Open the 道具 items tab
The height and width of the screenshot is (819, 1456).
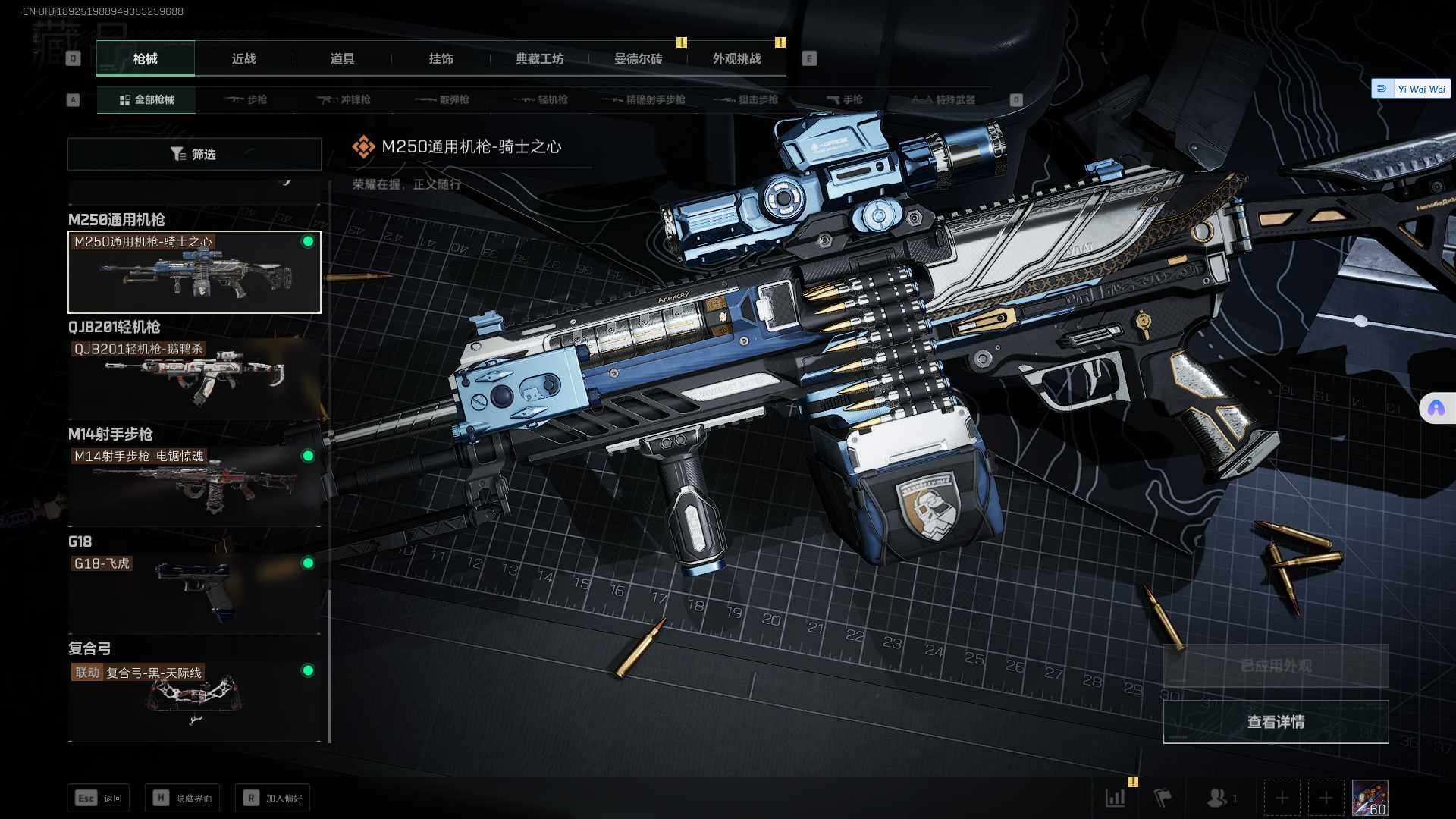[342, 59]
